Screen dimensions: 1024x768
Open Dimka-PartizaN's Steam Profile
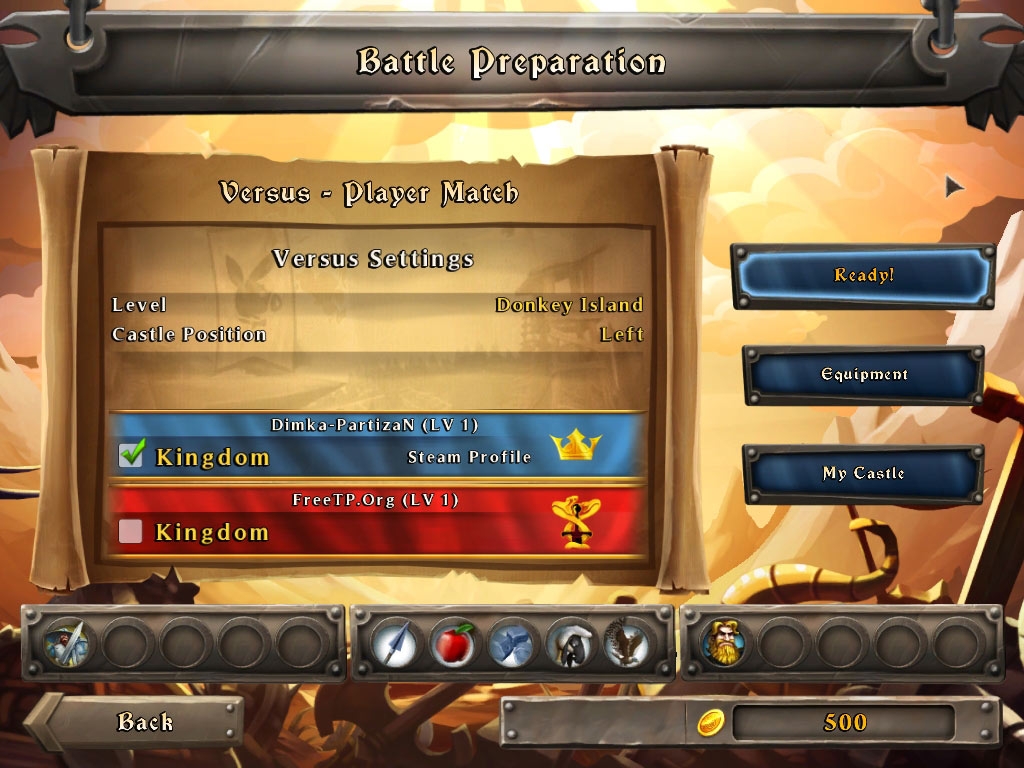tap(469, 457)
